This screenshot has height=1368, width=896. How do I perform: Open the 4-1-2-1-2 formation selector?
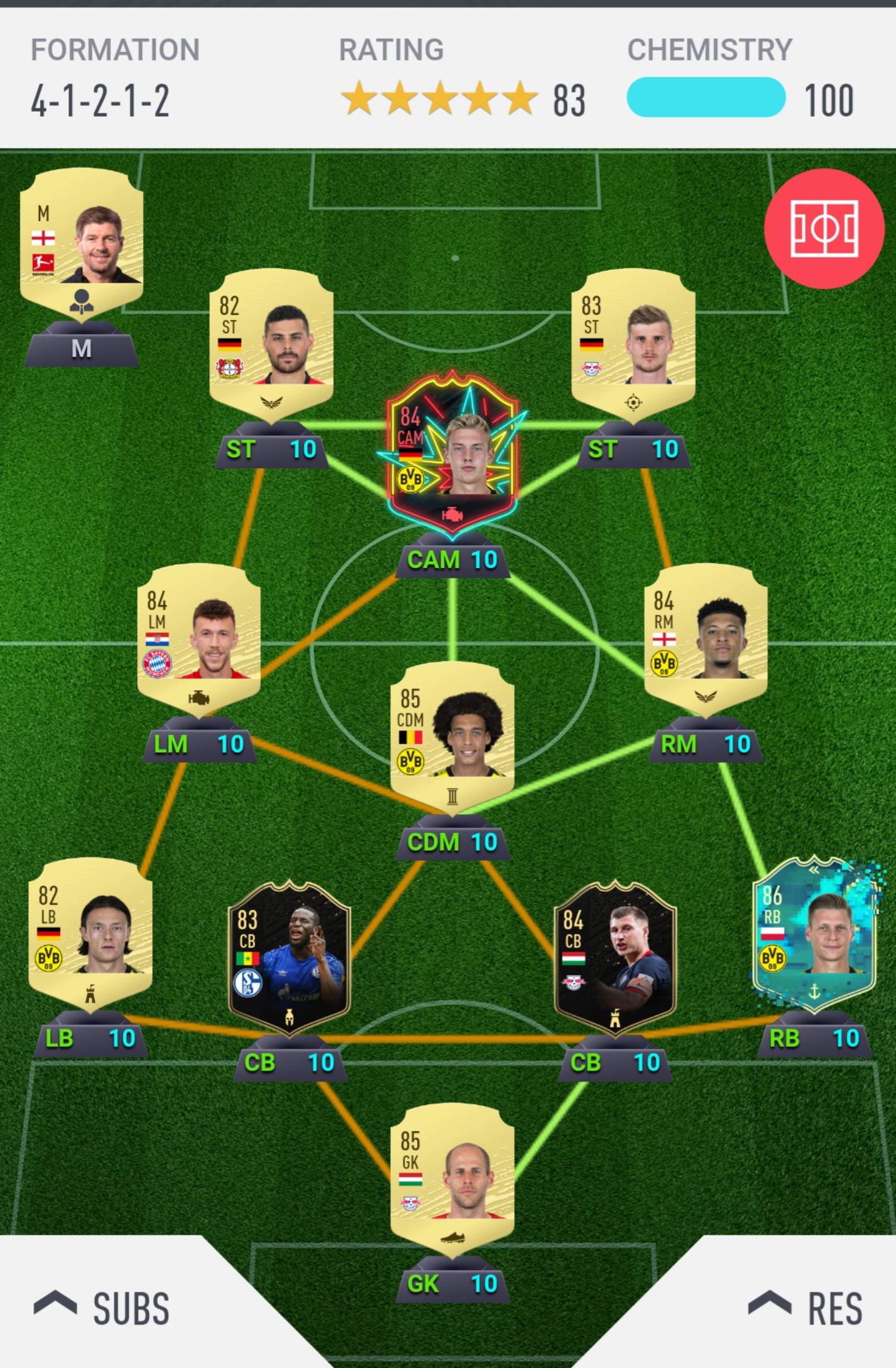coord(101,101)
